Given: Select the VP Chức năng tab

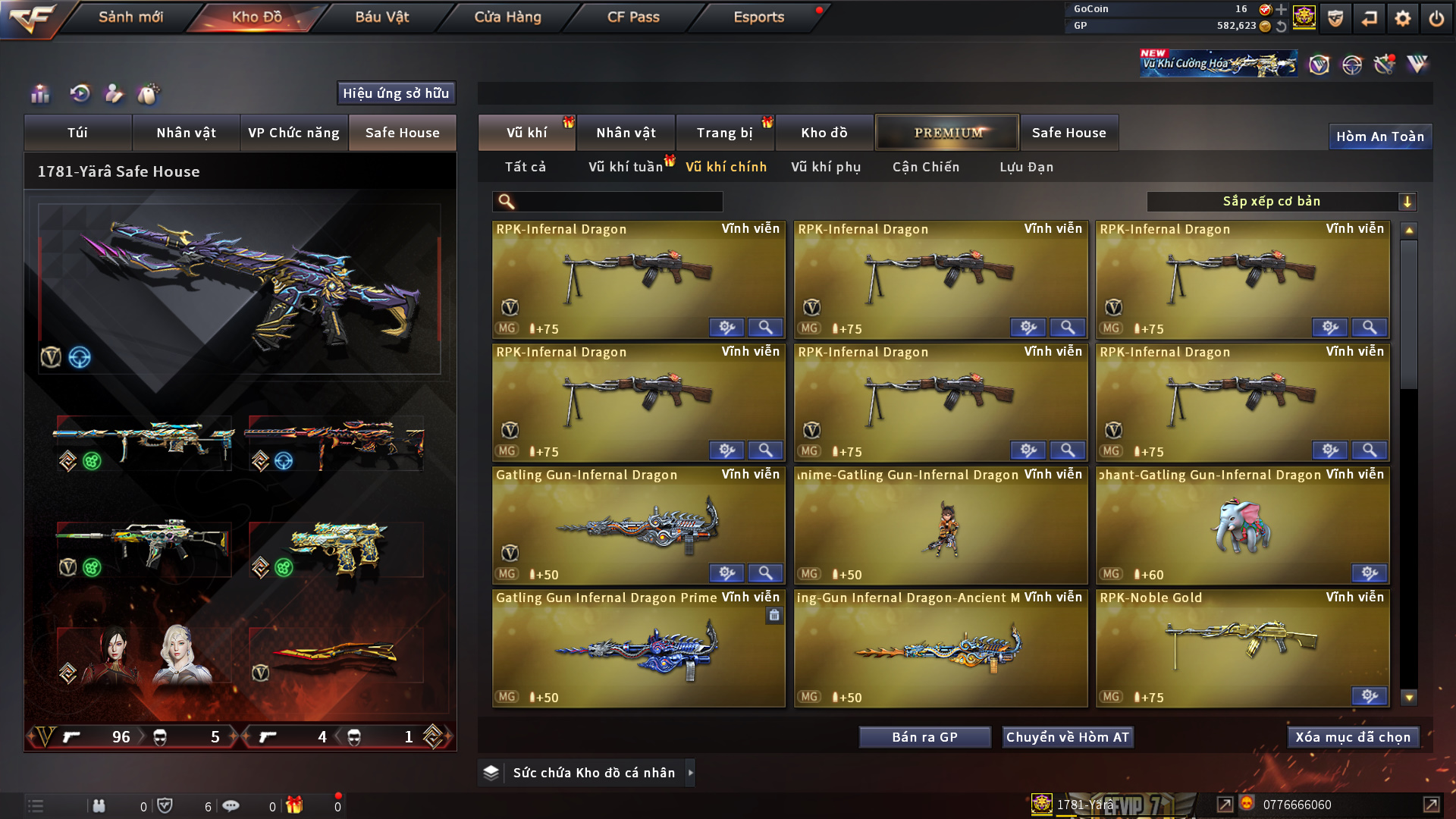Looking at the screenshot, I should click(x=293, y=133).
